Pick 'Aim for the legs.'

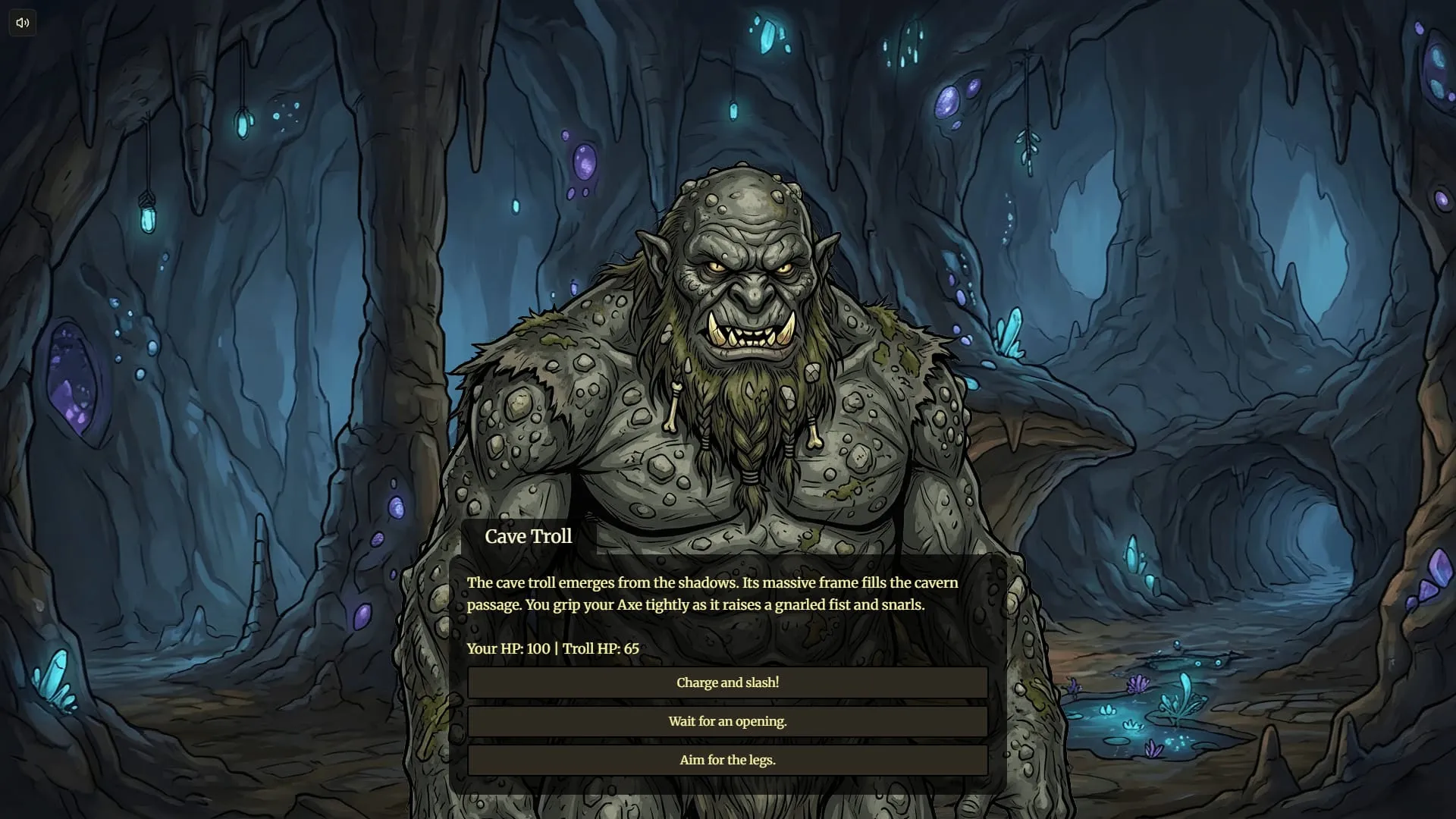[727, 759]
